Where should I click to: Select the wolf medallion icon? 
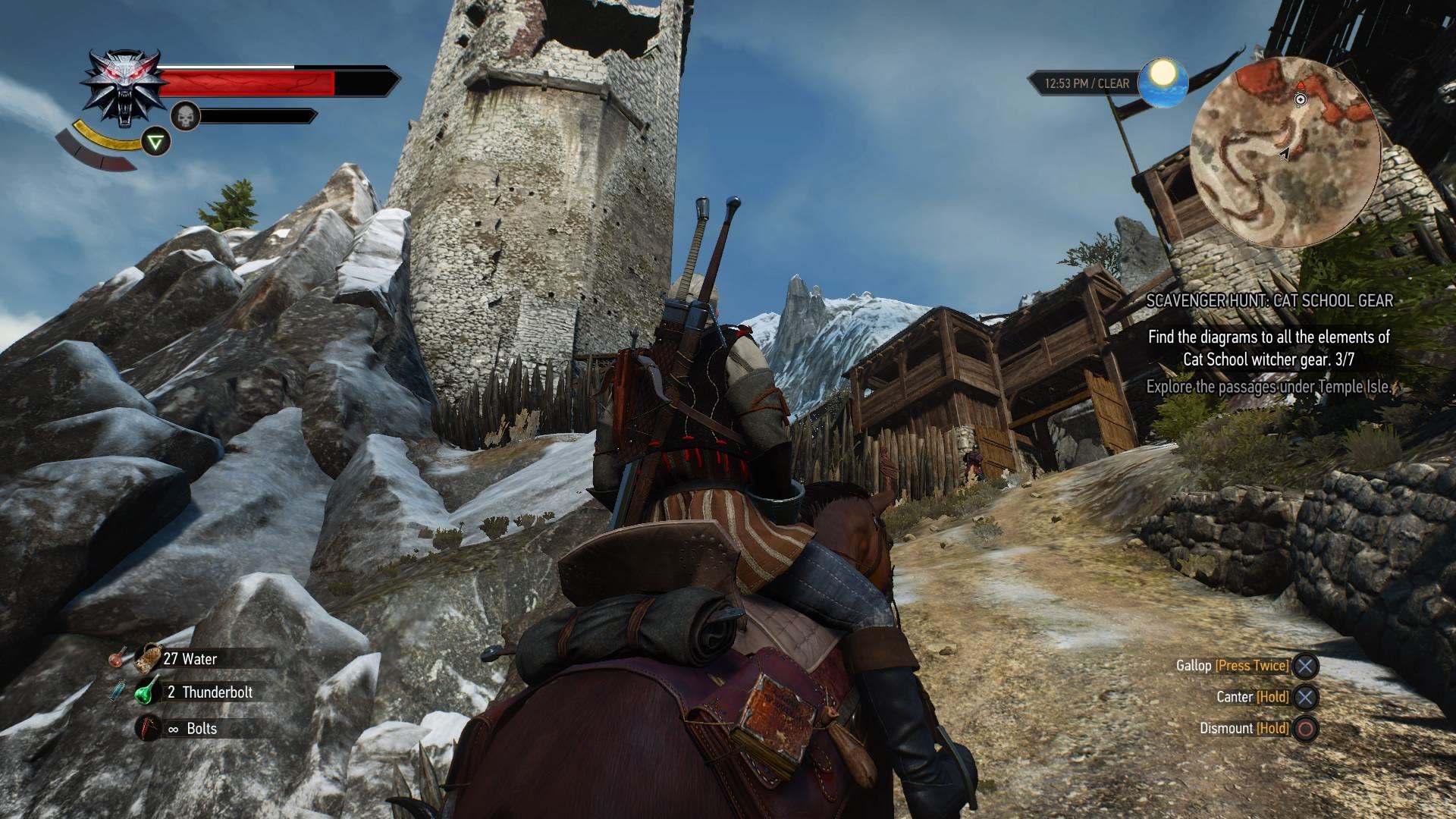point(125,89)
